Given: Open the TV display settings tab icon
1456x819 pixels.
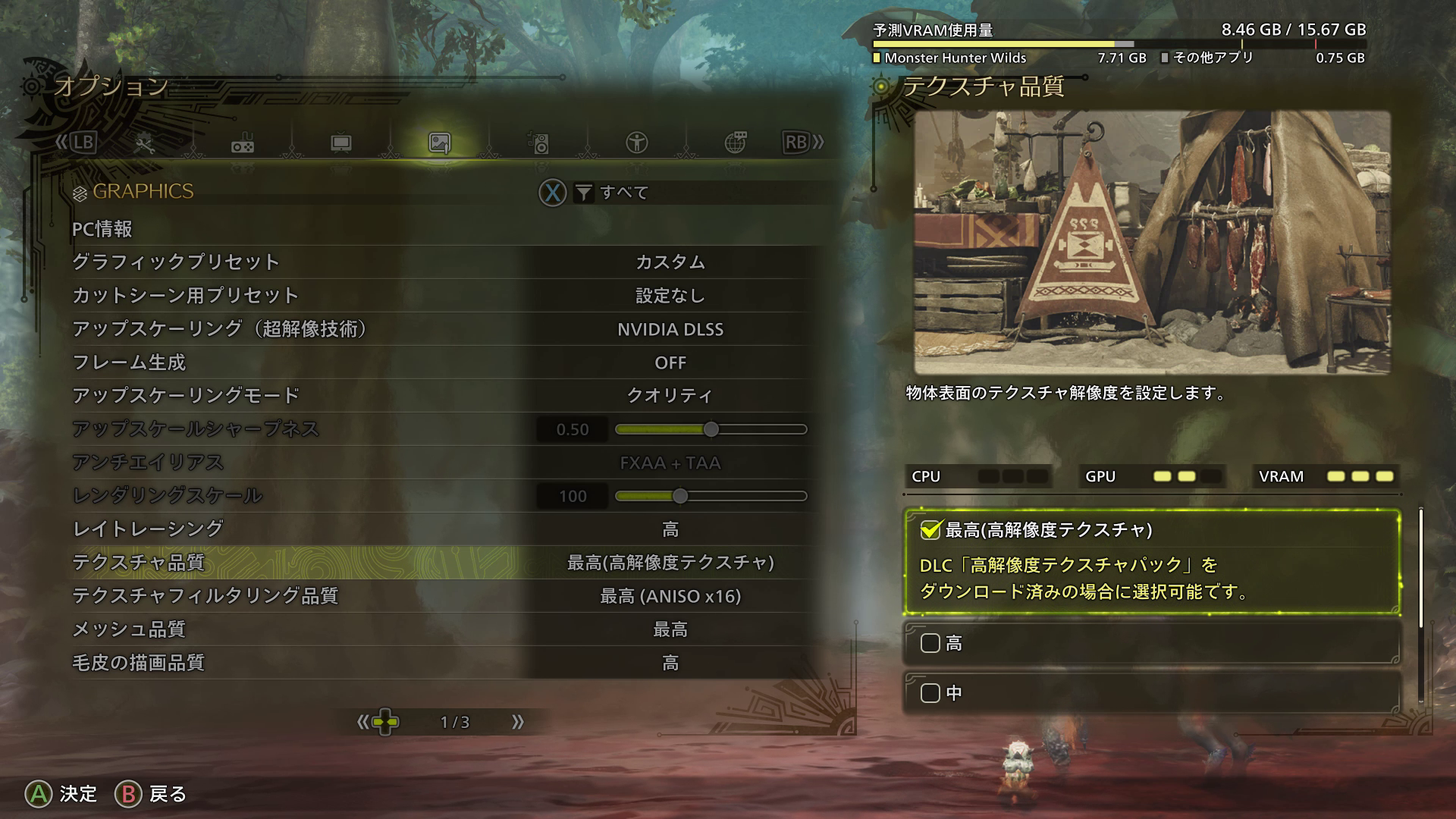Looking at the screenshot, I should [340, 142].
